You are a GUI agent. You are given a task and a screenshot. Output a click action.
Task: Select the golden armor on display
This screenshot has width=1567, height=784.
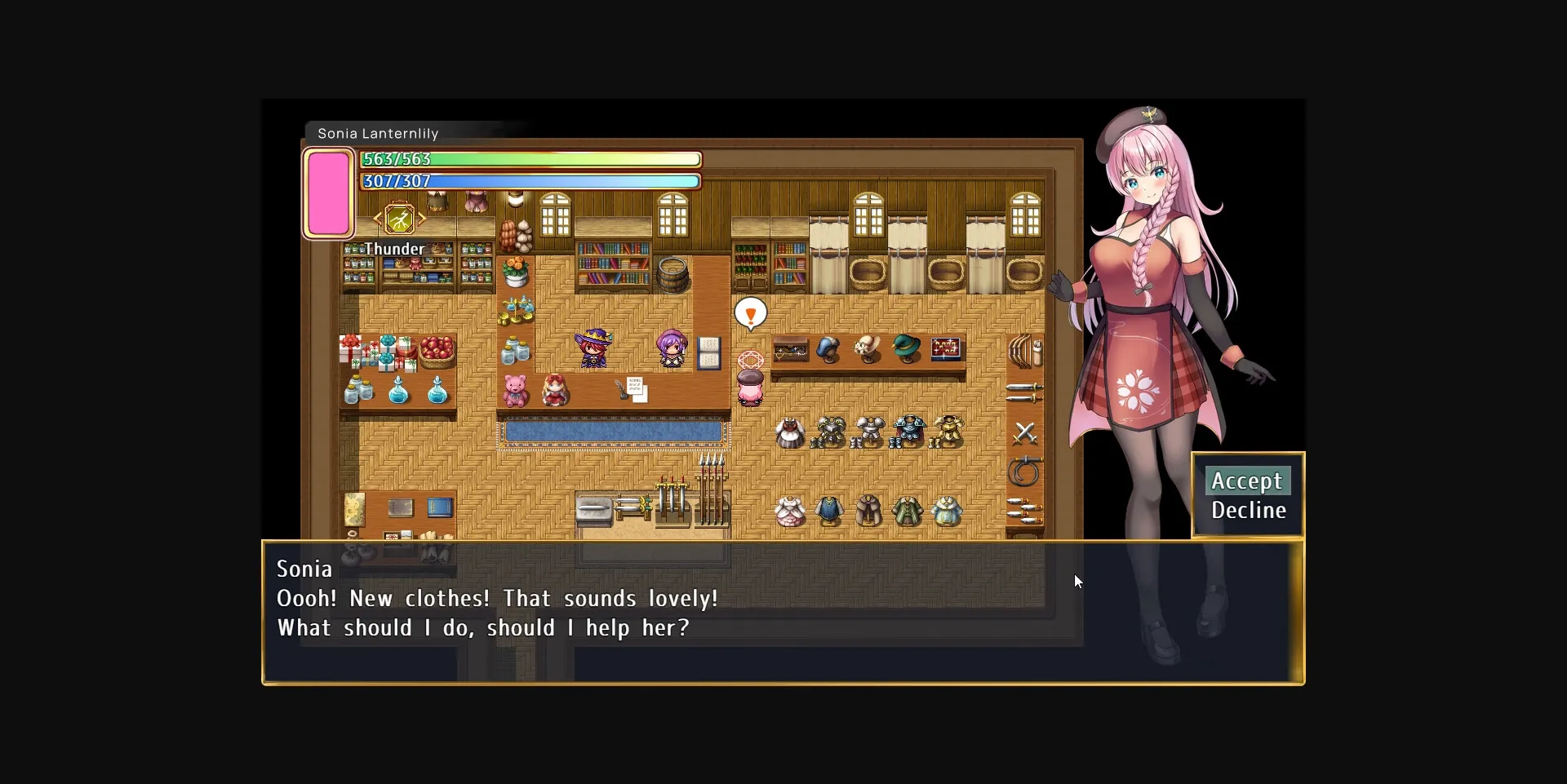[x=947, y=430]
